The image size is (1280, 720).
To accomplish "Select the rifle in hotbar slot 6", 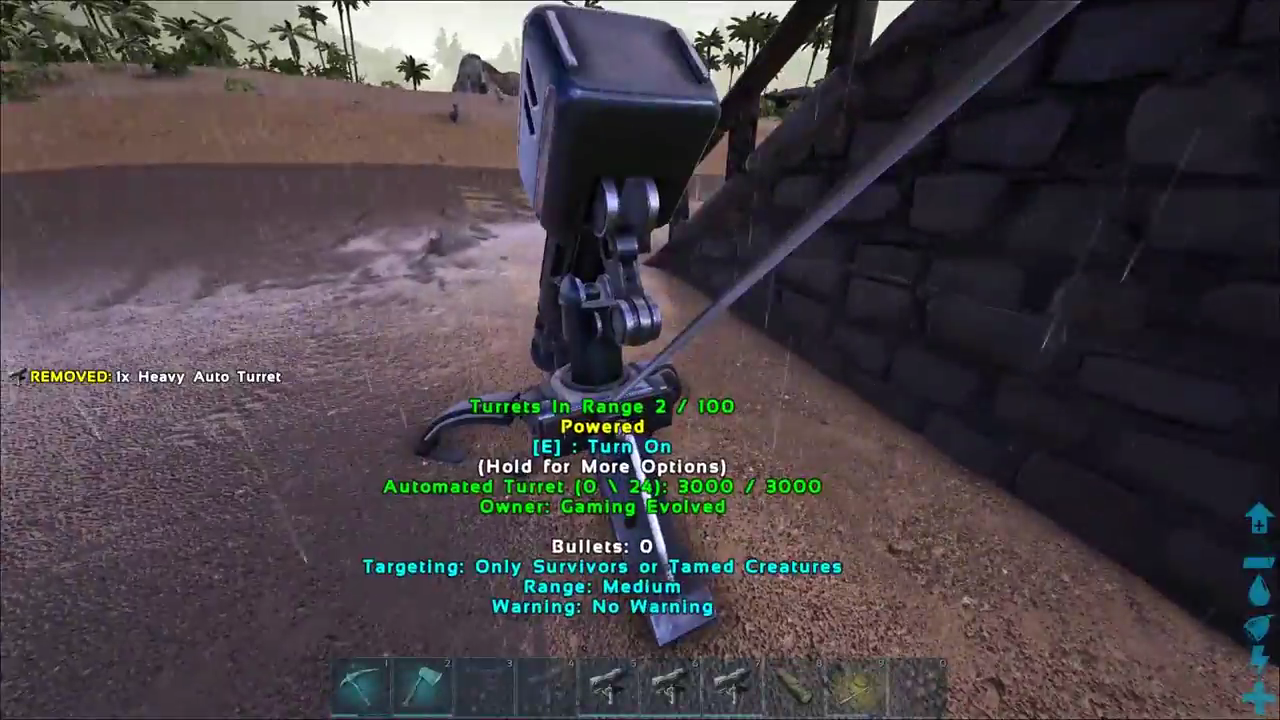I will pyautogui.click(x=670, y=685).
